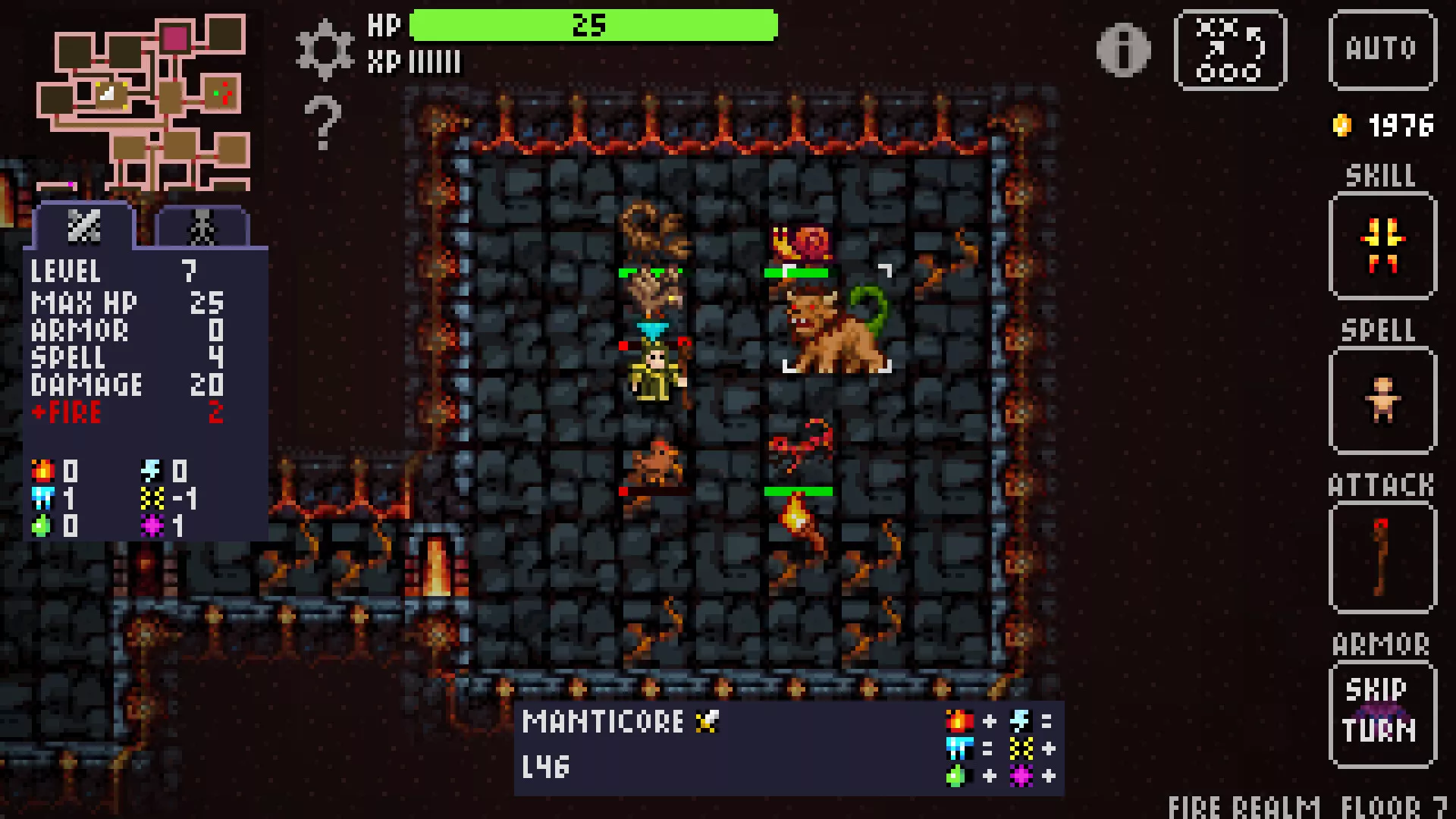1456x819 pixels.
Task: Open settings with the gear icon
Action: click(x=325, y=49)
